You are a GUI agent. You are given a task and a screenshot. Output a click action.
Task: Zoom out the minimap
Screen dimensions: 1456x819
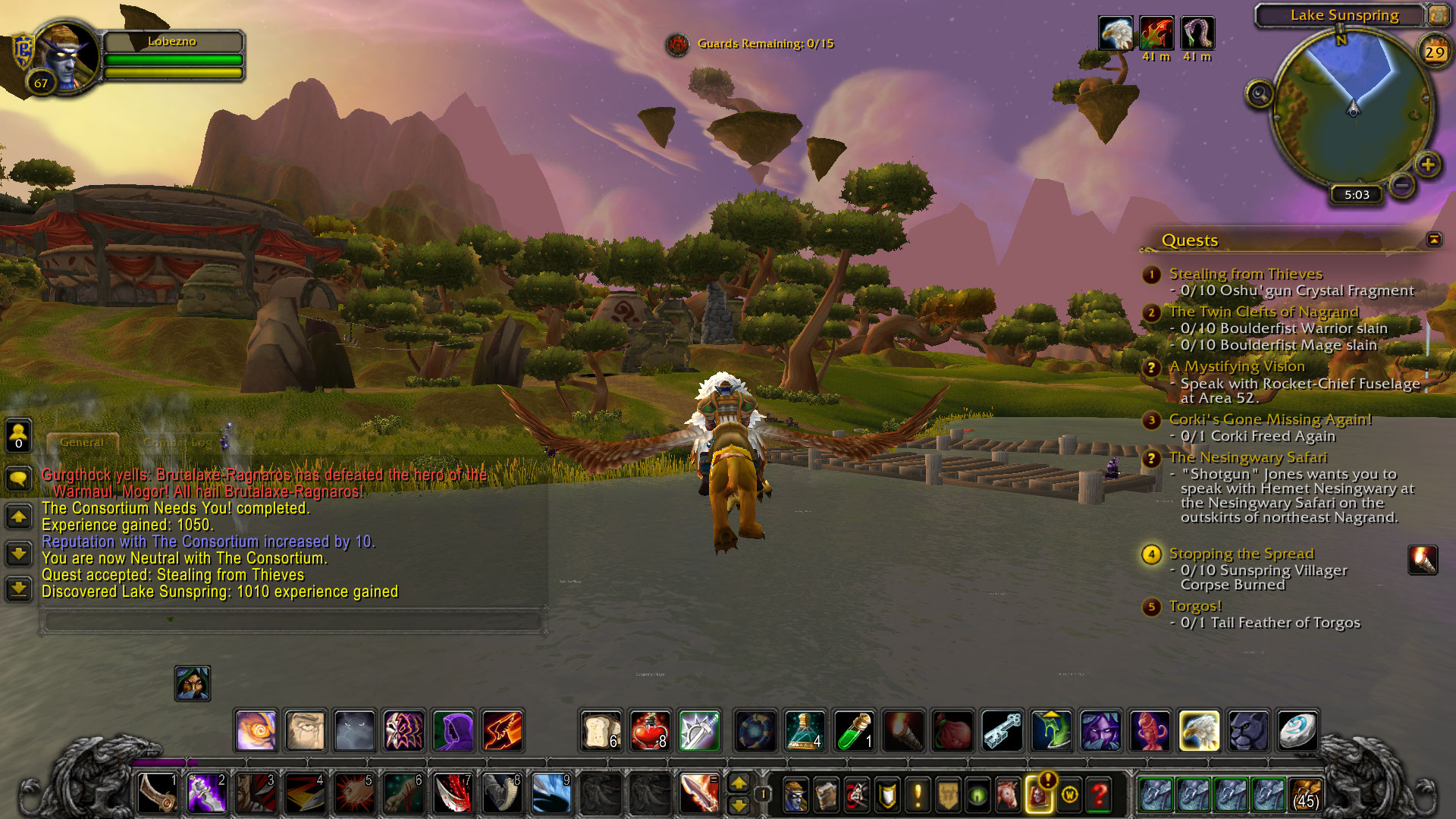pos(1402,184)
